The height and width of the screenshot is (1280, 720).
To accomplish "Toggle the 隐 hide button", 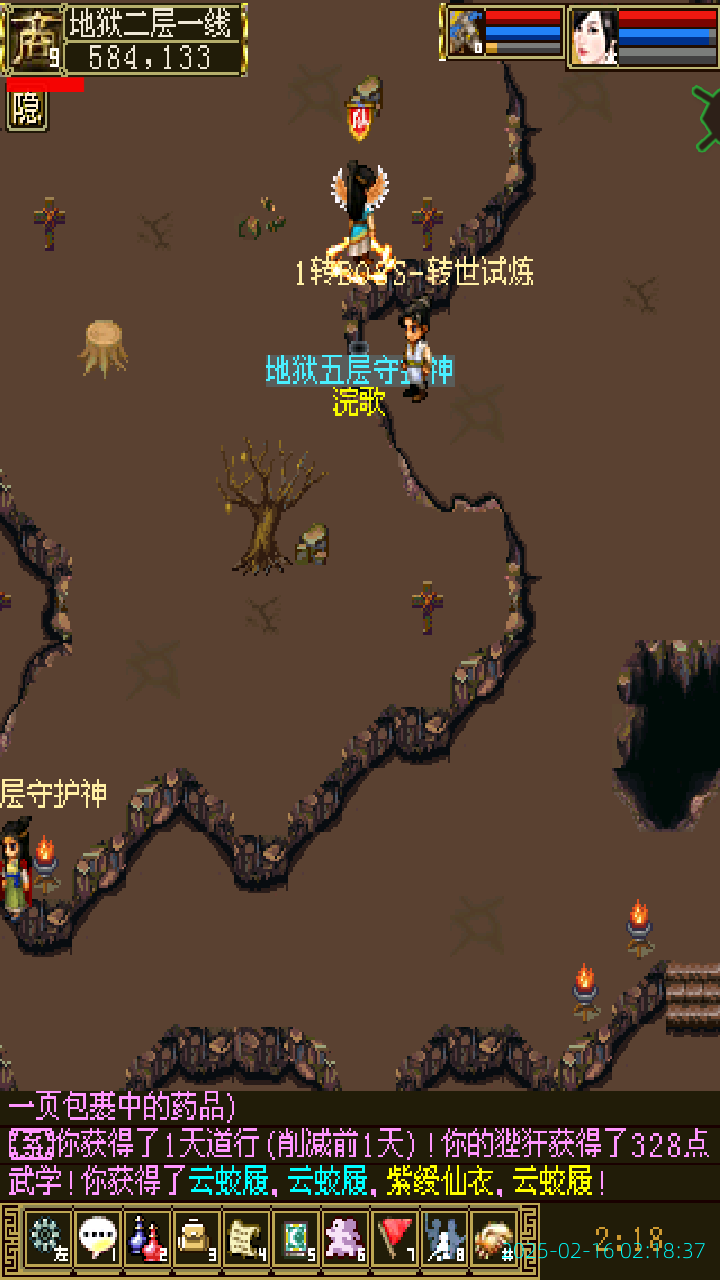I will 27,110.
